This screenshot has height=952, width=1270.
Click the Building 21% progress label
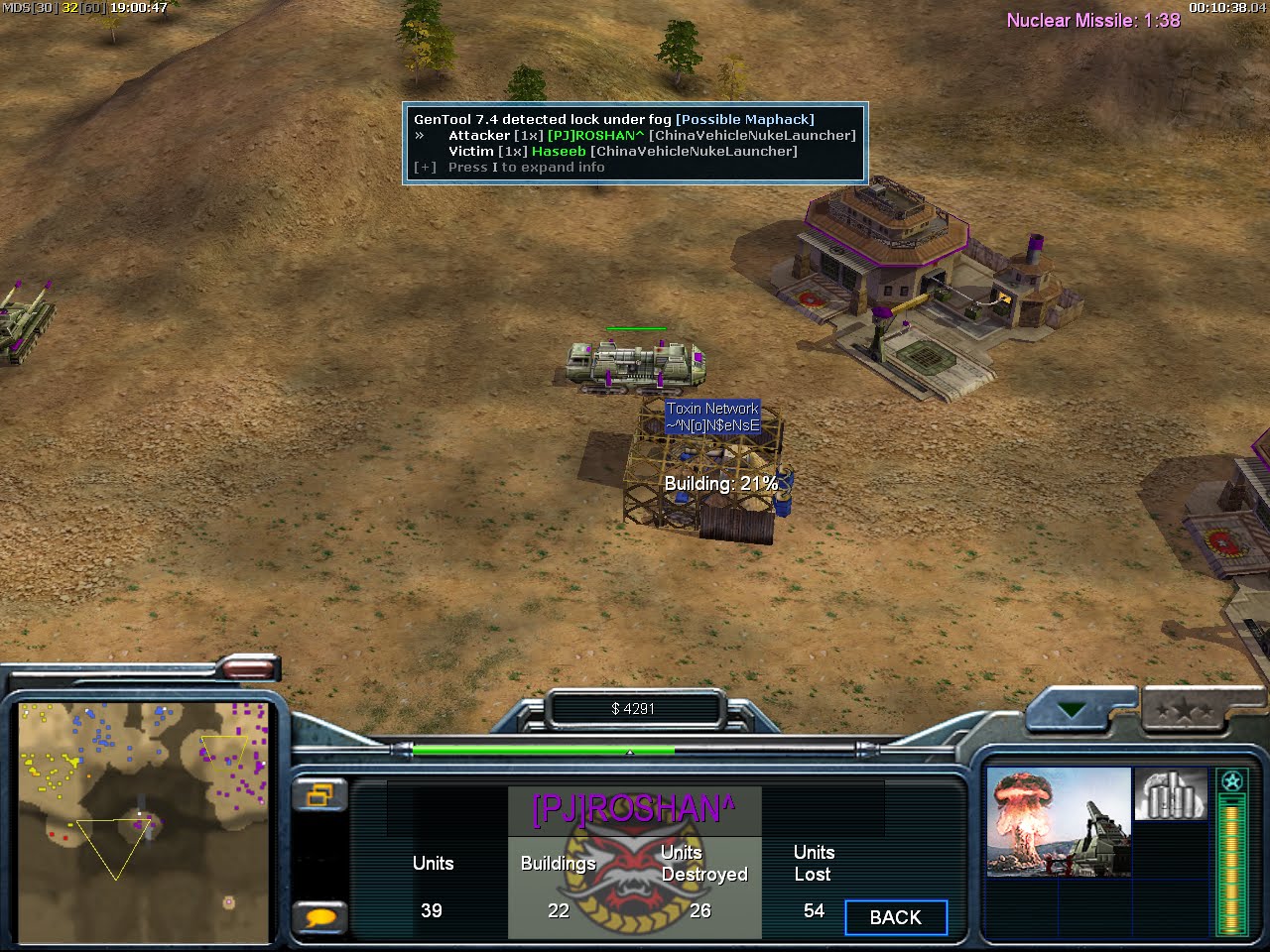pos(720,484)
